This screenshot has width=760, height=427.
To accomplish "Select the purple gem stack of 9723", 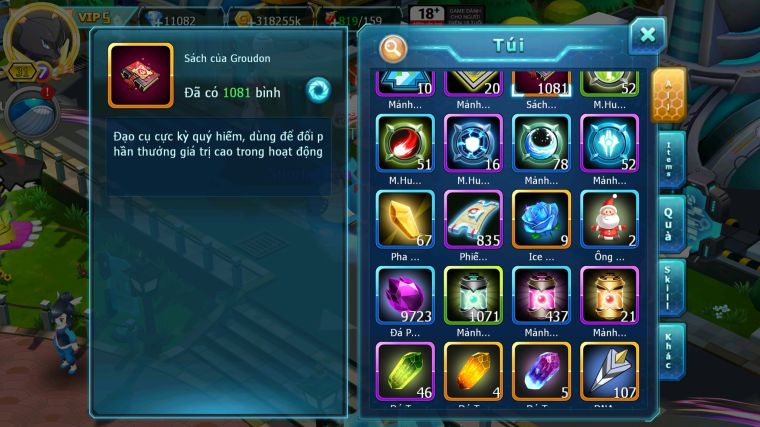I will coord(405,295).
